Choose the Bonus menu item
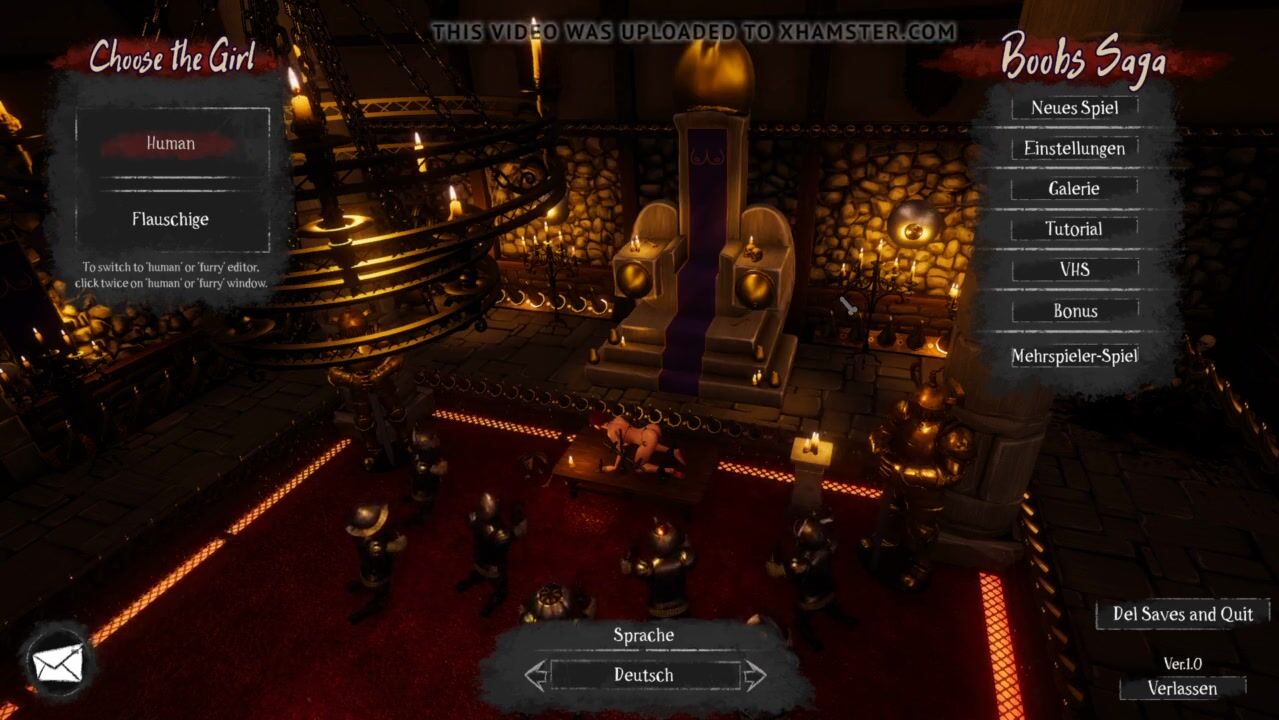This screenshot has height=720, width=1279. (1074, 311)
